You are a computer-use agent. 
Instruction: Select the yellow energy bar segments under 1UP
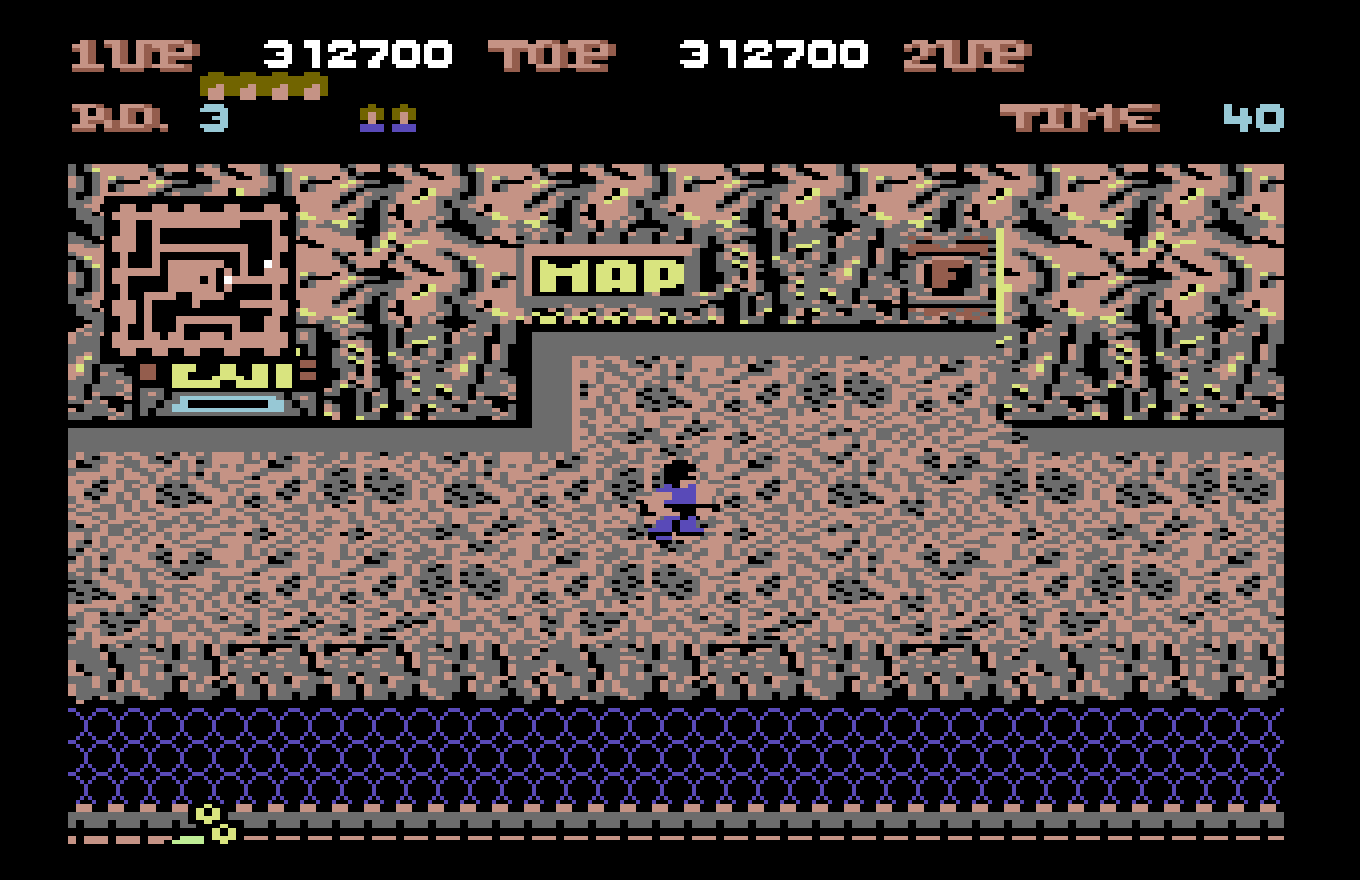tap(265, 85)
